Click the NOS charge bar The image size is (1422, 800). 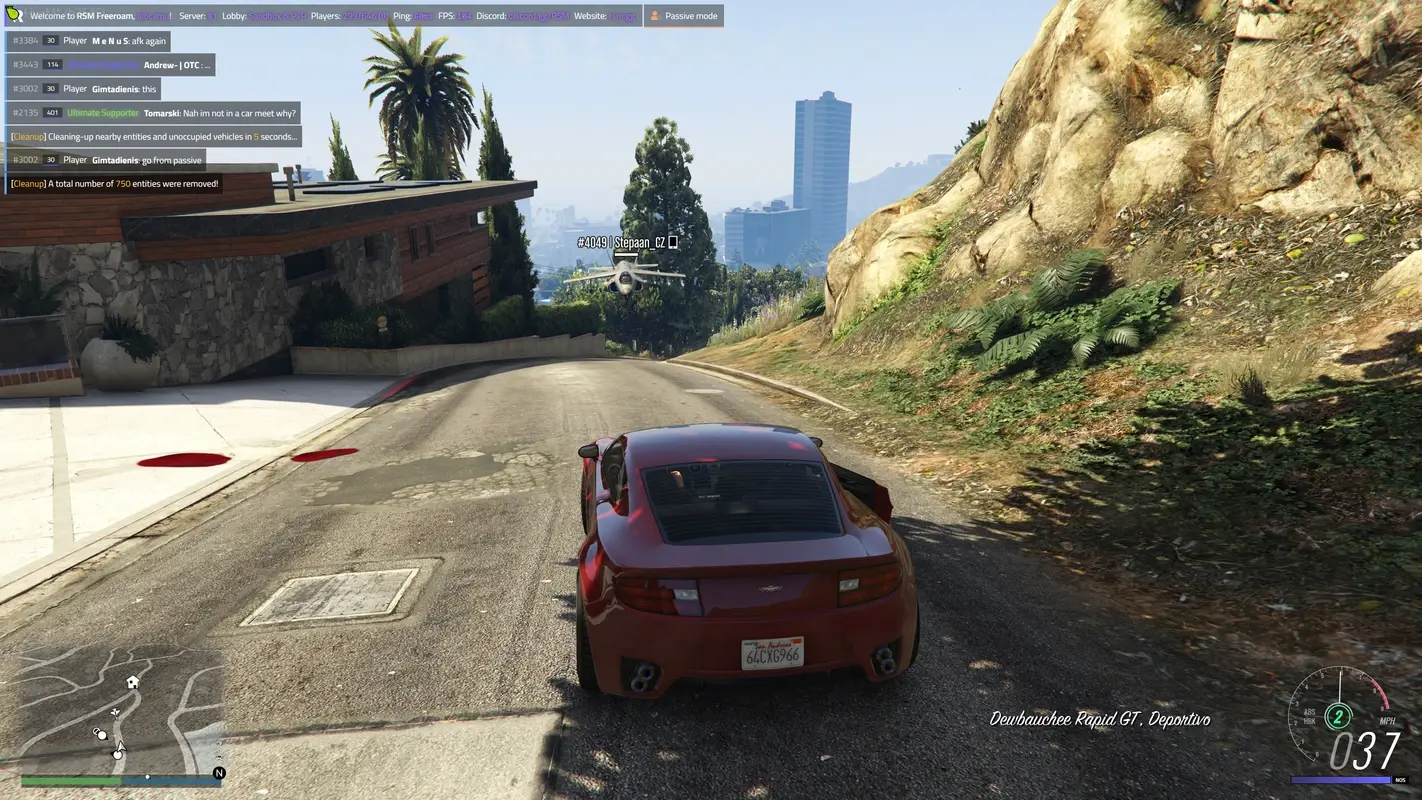1340,779
